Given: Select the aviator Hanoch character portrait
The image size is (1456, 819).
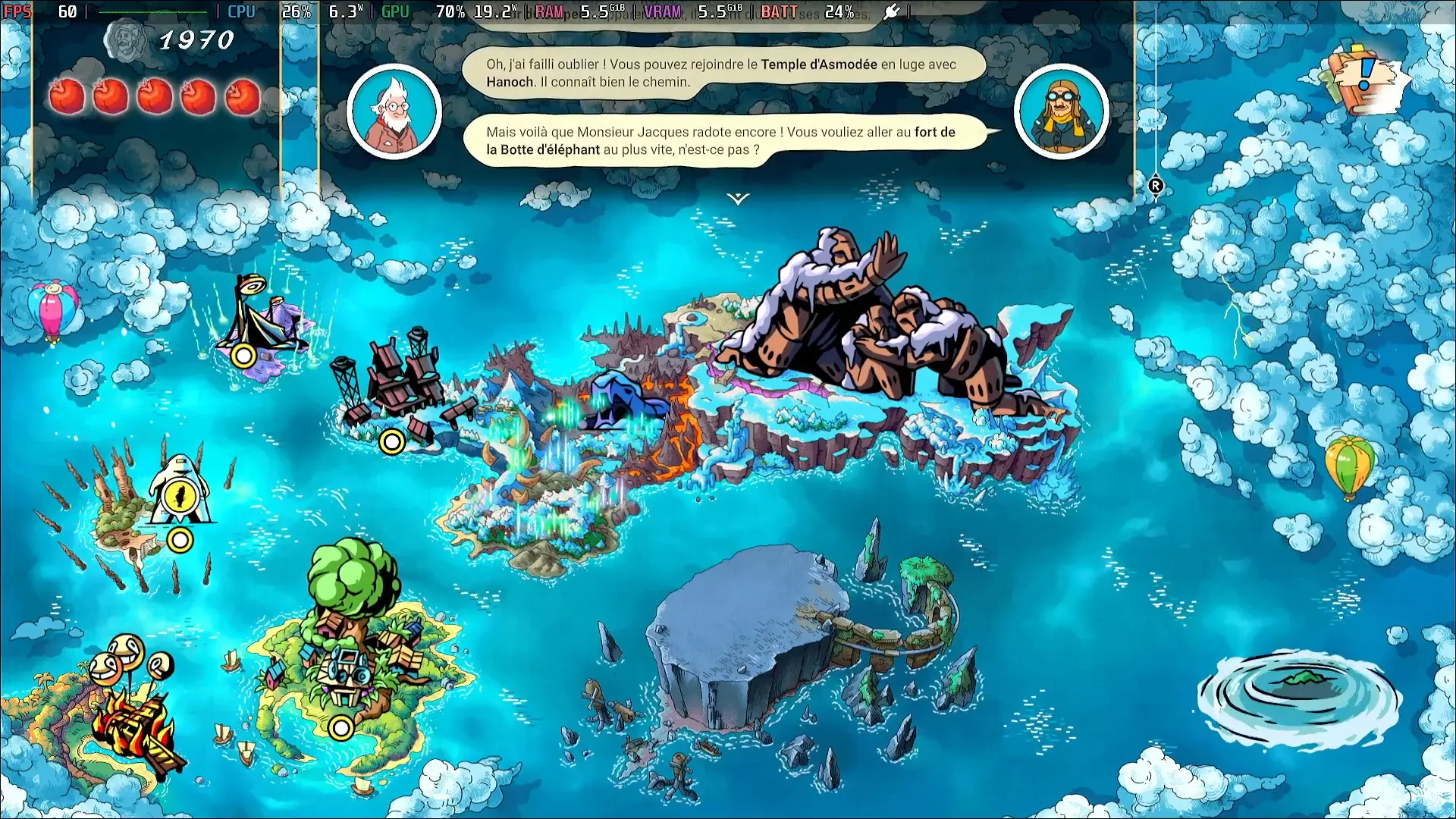Looking at the screenshot, I should (1061, 111).
